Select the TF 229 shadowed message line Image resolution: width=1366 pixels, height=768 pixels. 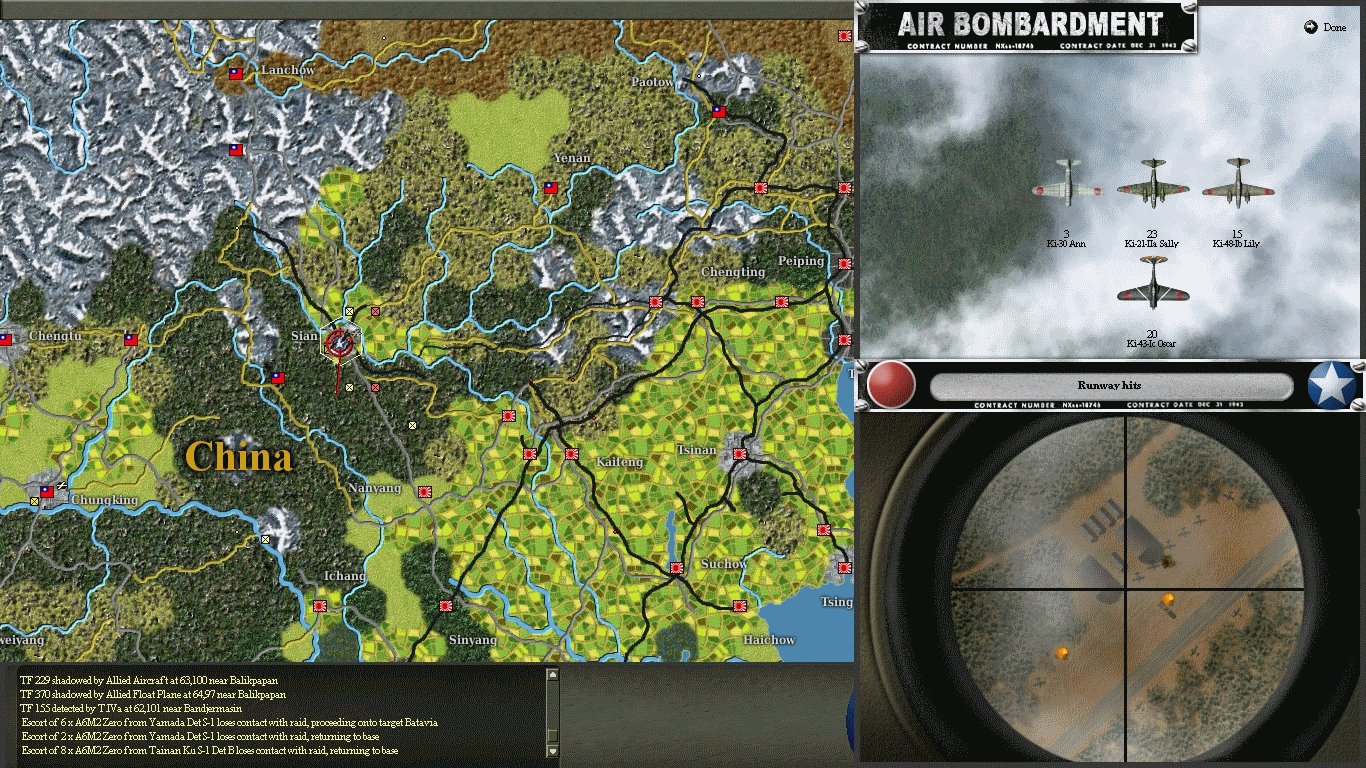[x=150, y=679]
